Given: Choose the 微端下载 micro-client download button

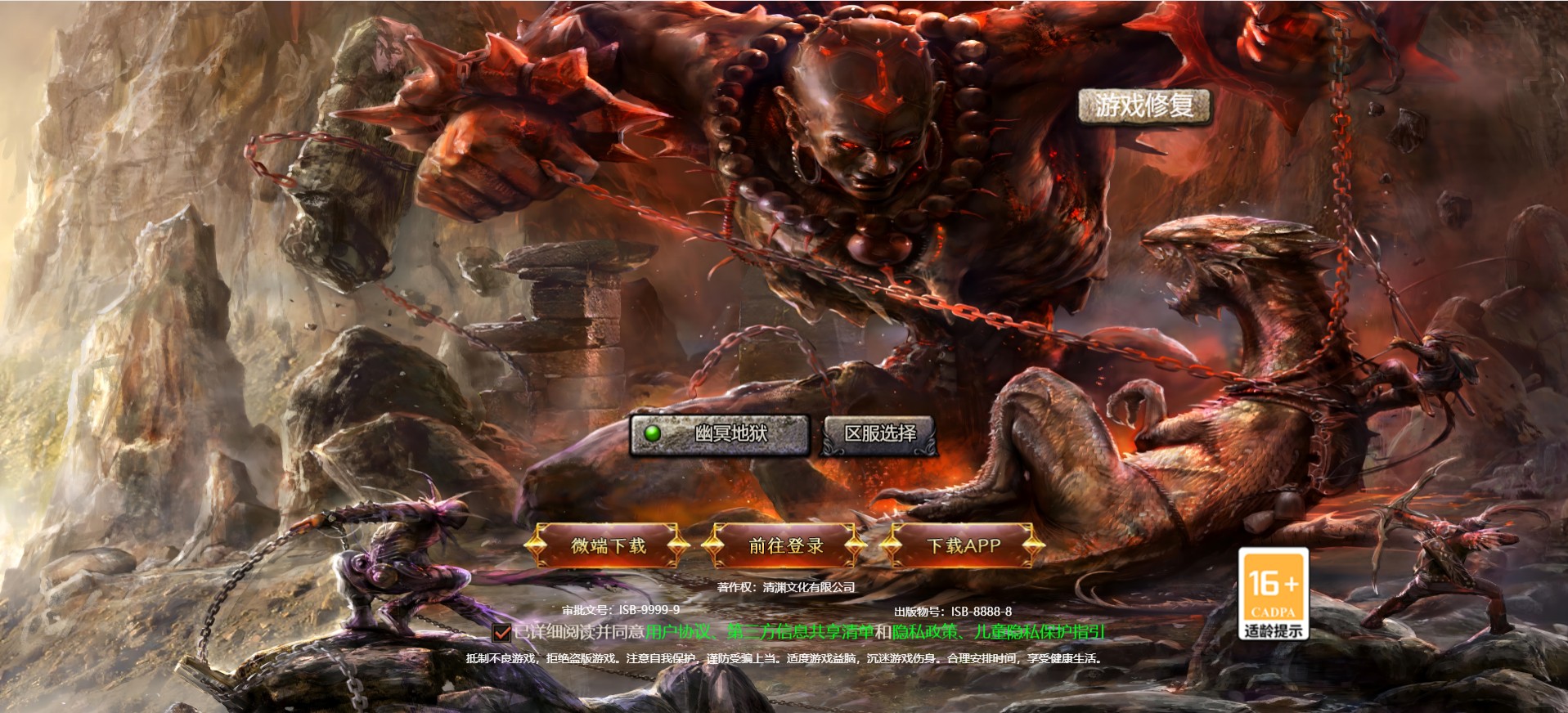Looking at the screenshot, I should (x=608, y=545).
